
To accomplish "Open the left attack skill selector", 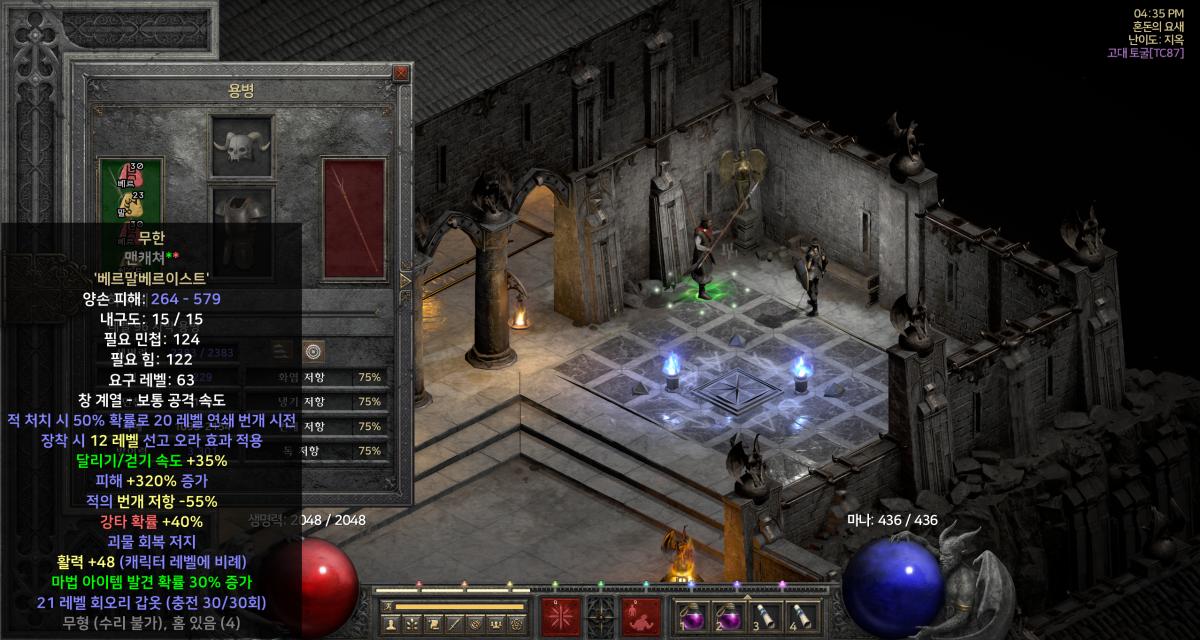I will 560,618.
